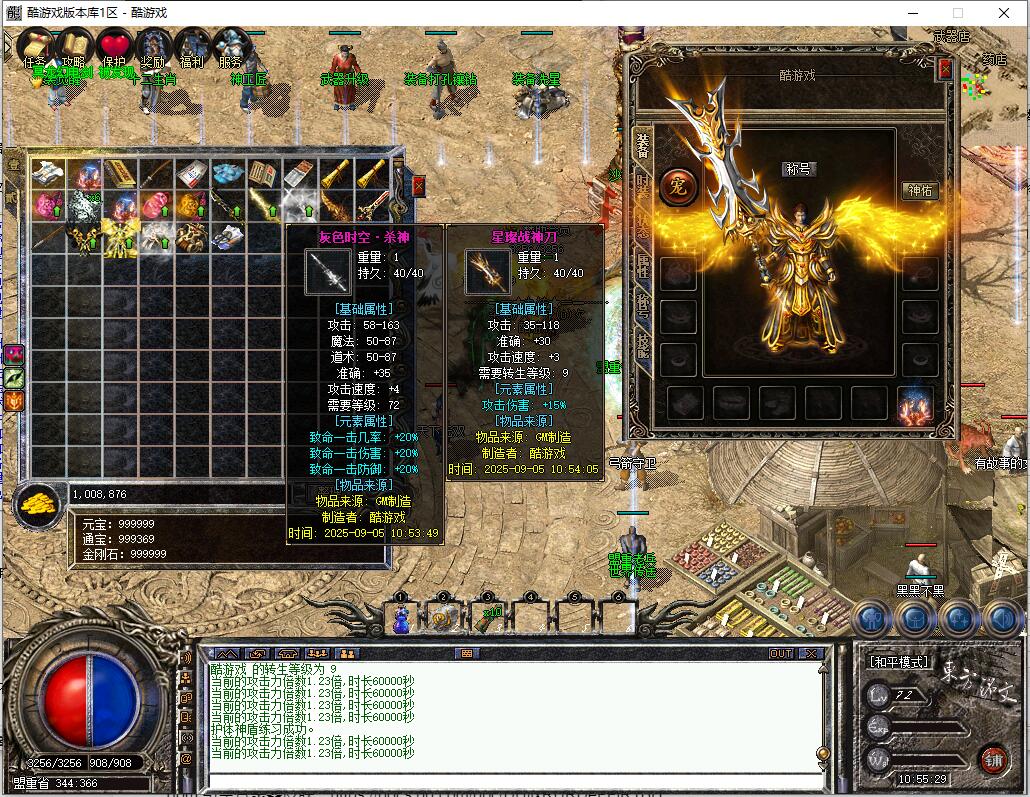Screen dimensions: 1030x797
Task: Switch to the 属性 attributes tab
Action: tap(643, 265)
